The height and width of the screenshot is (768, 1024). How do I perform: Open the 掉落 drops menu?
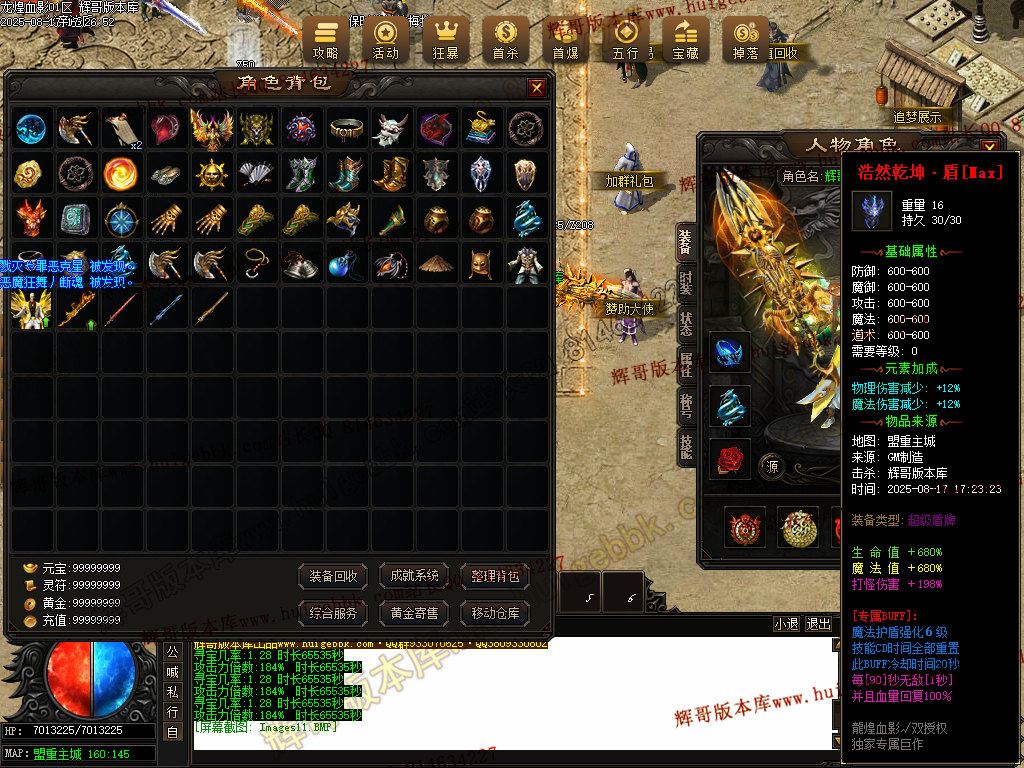pyautogui.click(x=745, y=40)
